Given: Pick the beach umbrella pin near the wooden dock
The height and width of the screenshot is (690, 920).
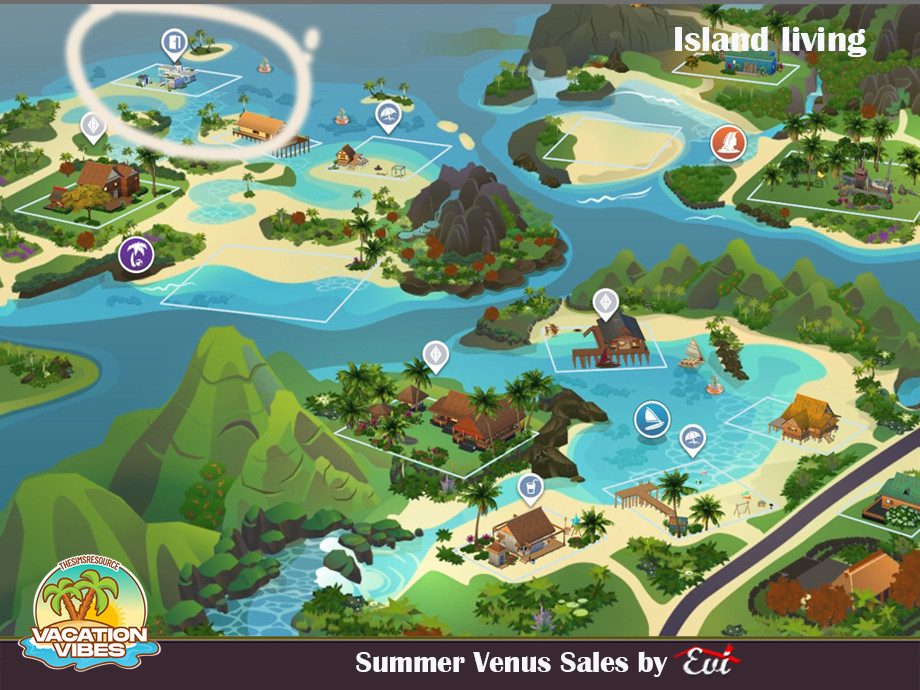Looking at the screenshot, I should pyautogui.click(x=692, y=438).
